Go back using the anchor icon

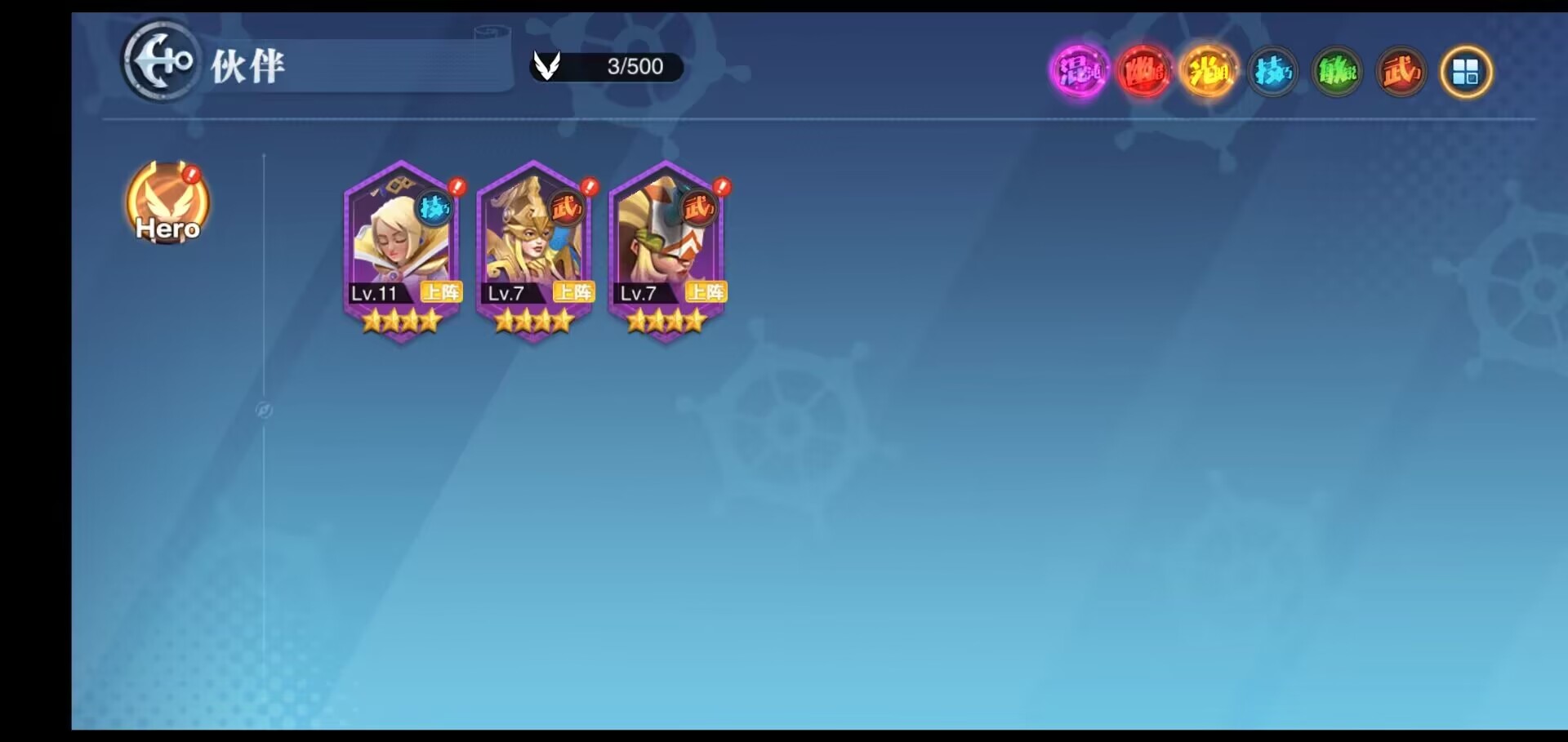click(161, 61)
